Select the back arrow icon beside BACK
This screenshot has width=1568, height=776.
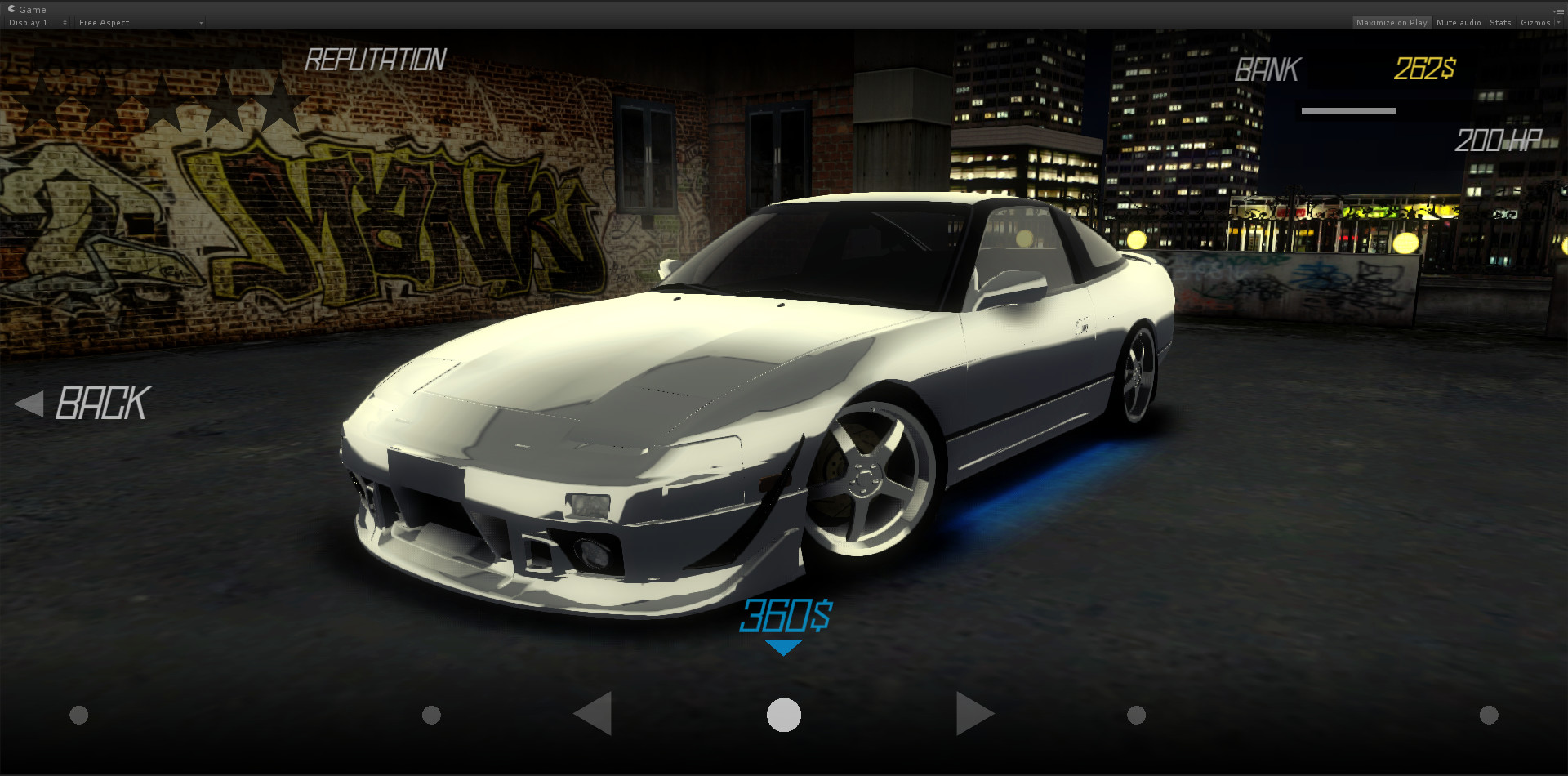(29, 403)
